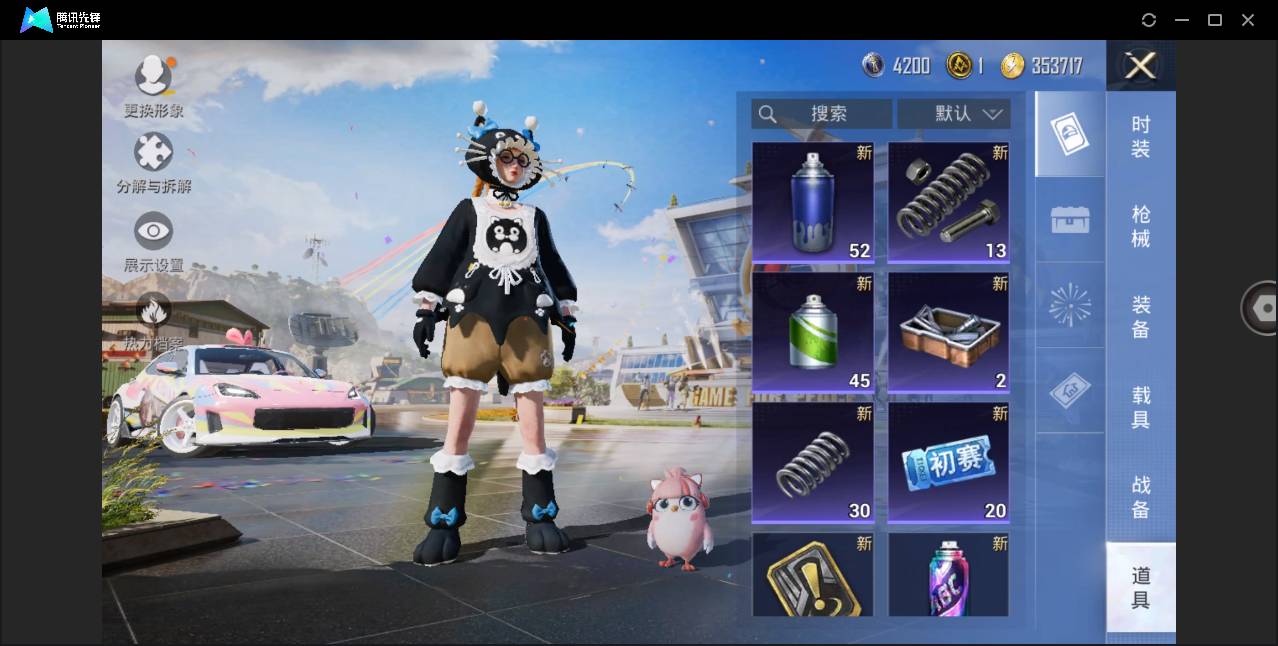Open 分解与拆解 dismantle menu
The height and width of the screenshot is (646, 1278).
pos(153,163)
